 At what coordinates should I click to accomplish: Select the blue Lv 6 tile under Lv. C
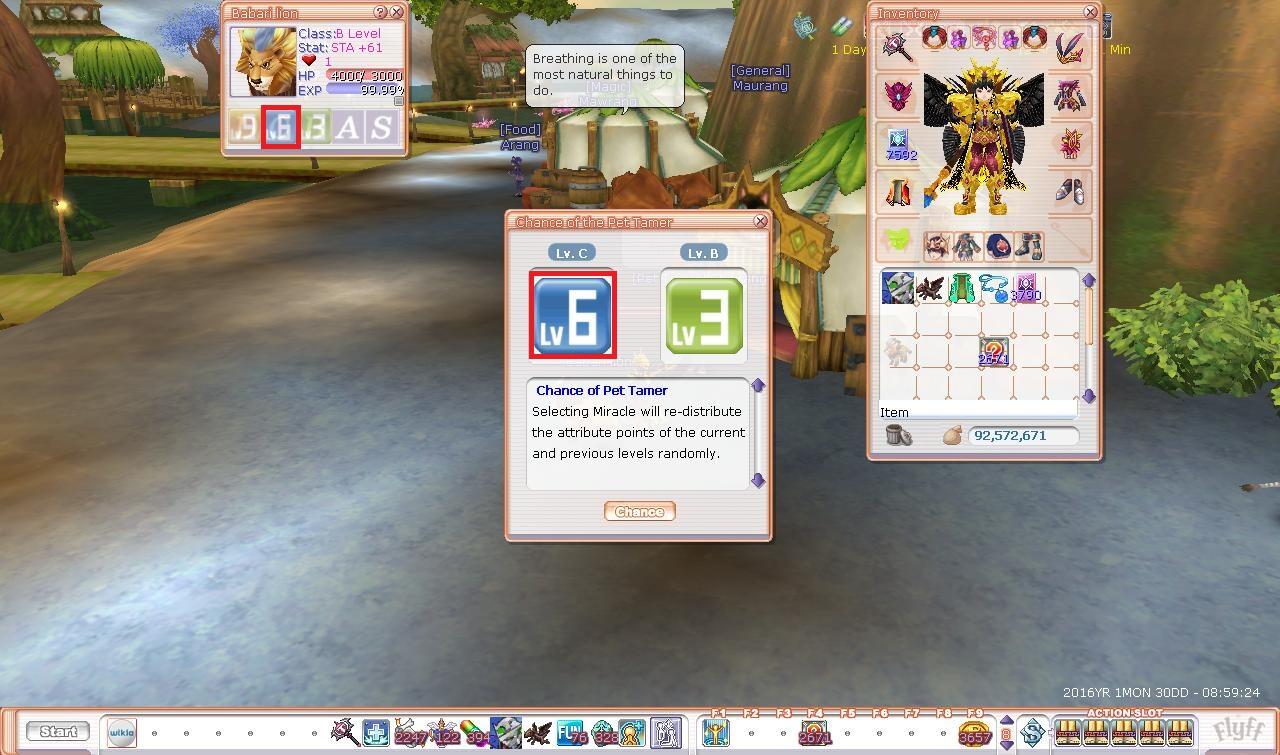tap(571, 315)
